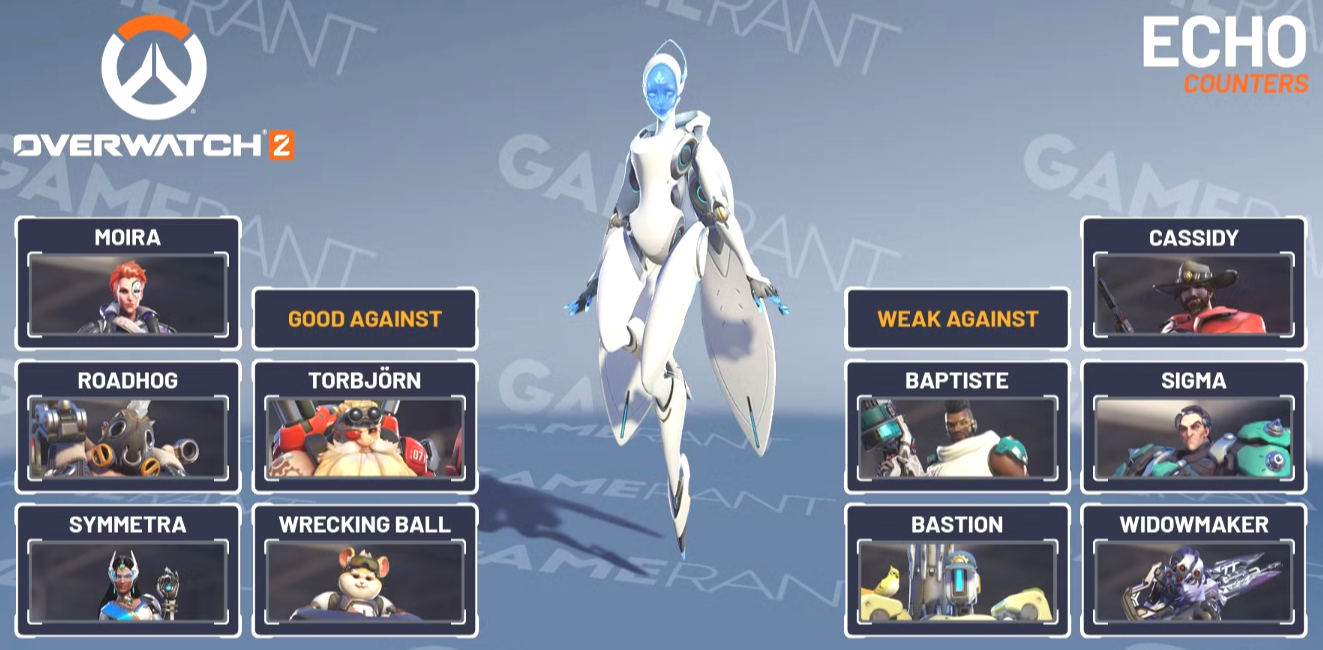Click the Weak Against header panel
This screenshot has width=1323, height=650.
point(957,319)
